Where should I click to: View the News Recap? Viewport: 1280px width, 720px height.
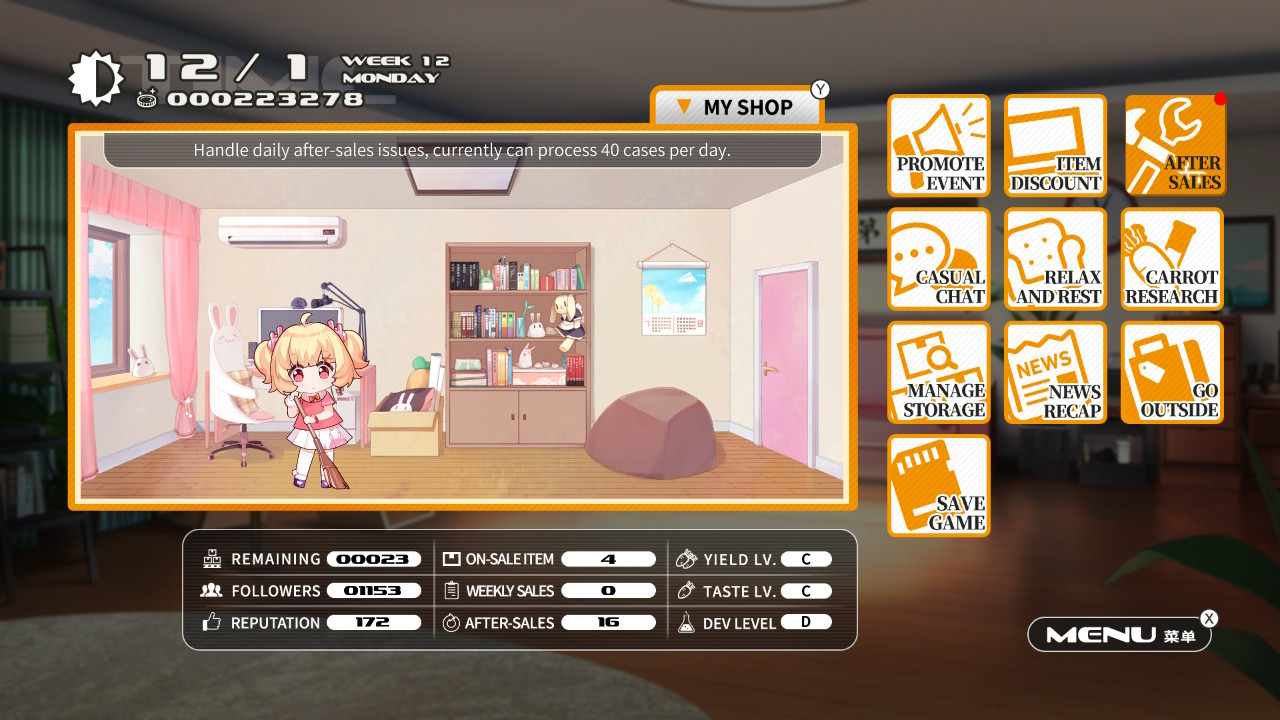(1055, 373)
